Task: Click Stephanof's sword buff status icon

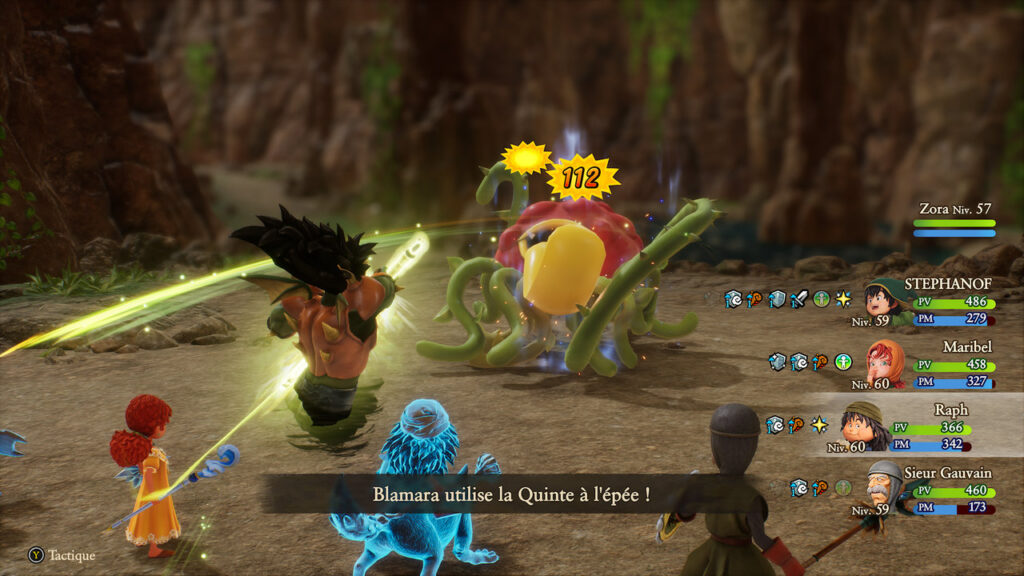Action: (x=799, y=299)
